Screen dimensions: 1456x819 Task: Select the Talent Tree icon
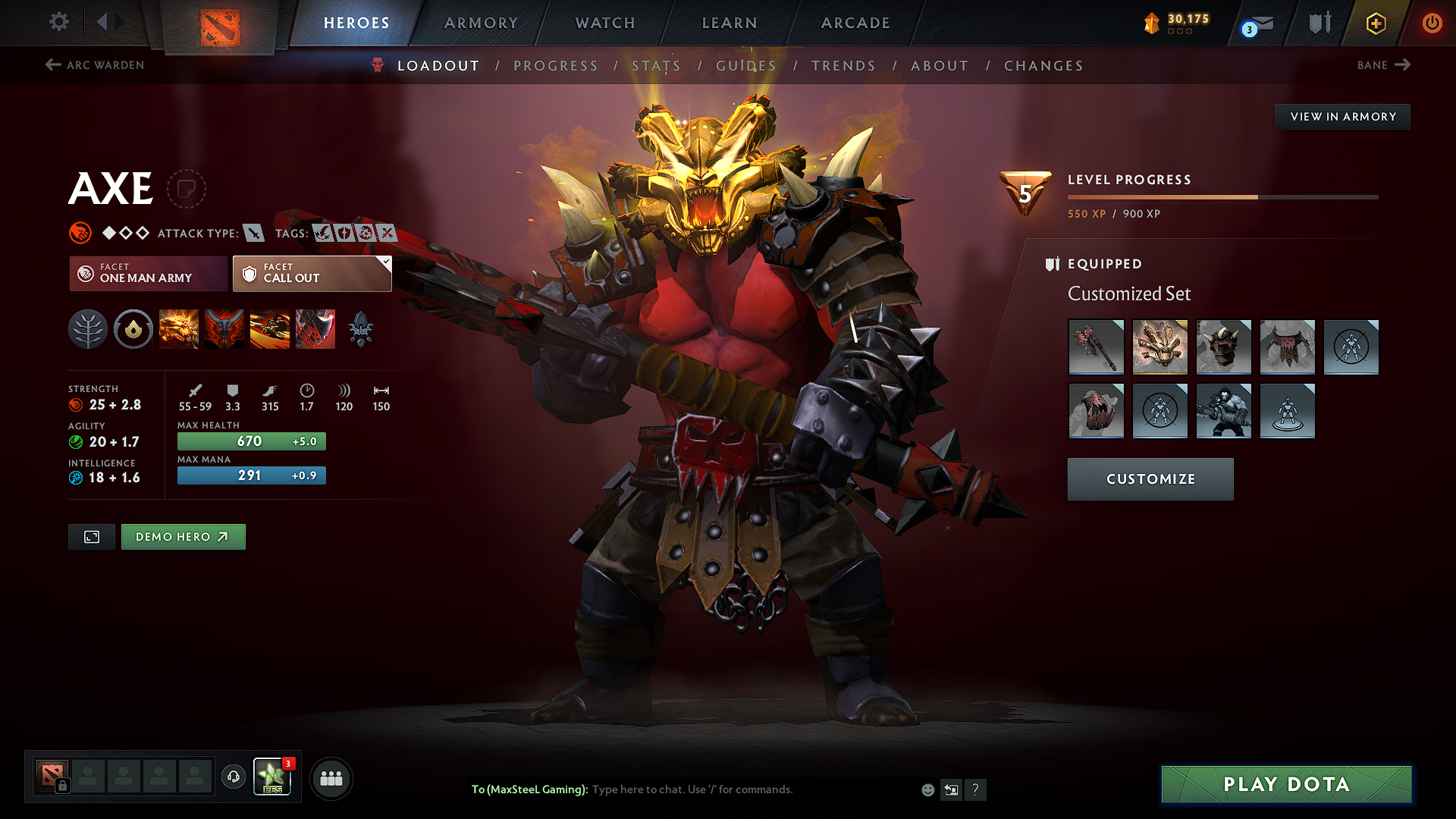click(x=88, y=328)
